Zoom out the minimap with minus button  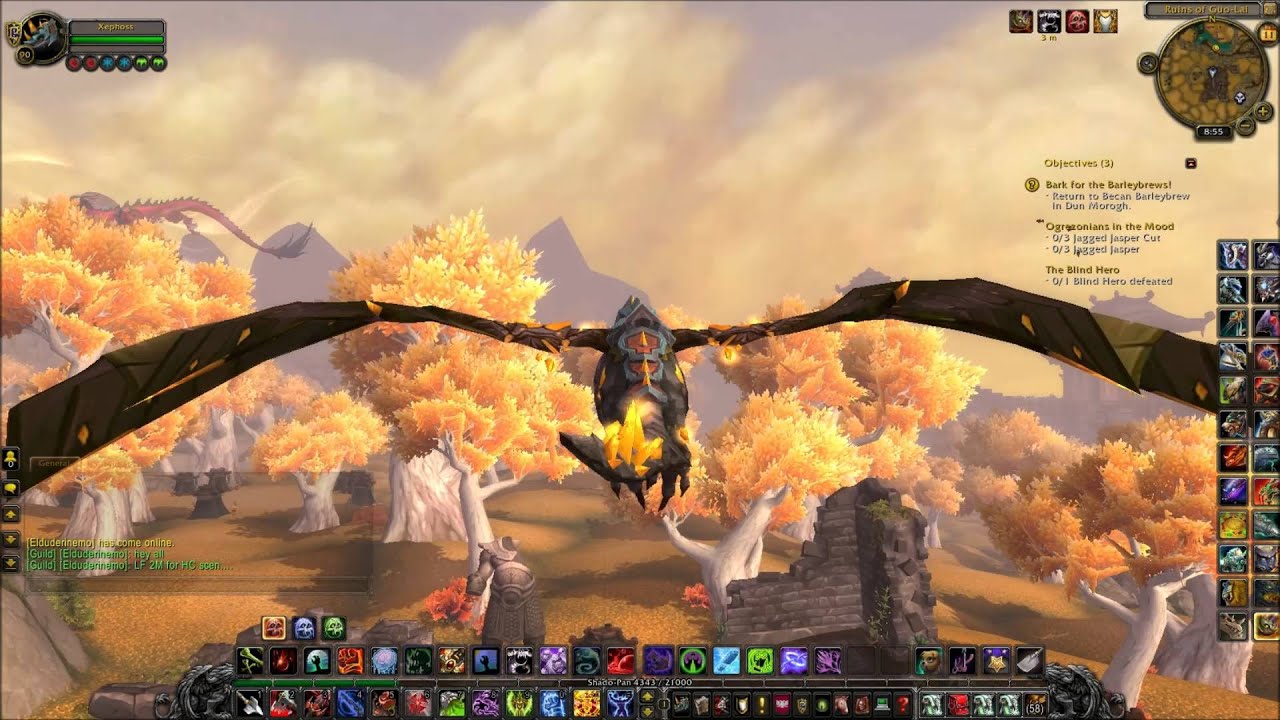(x=1246, y=126)
